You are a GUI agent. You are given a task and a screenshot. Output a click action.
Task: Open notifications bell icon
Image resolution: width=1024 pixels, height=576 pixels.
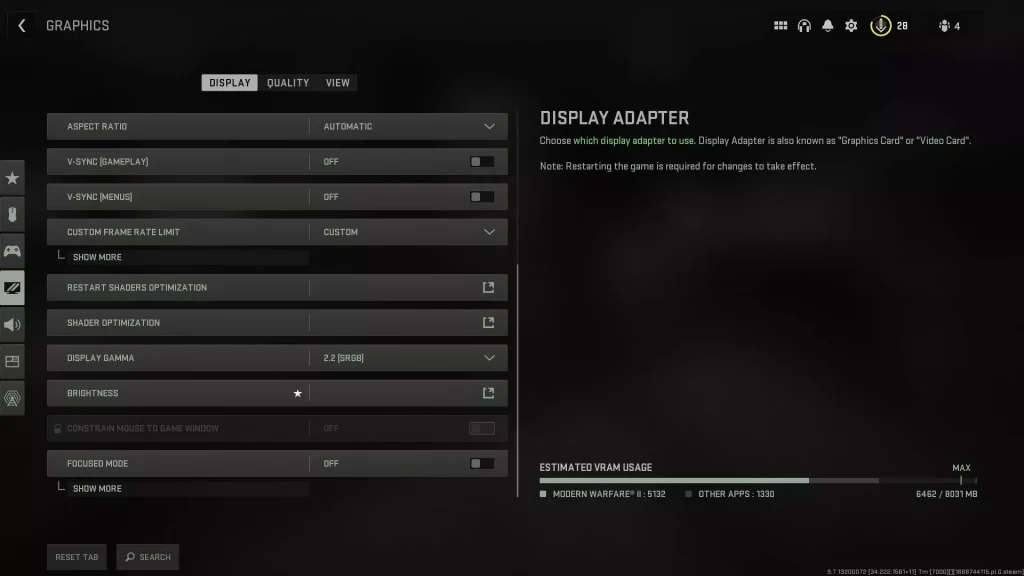point(828,26)
